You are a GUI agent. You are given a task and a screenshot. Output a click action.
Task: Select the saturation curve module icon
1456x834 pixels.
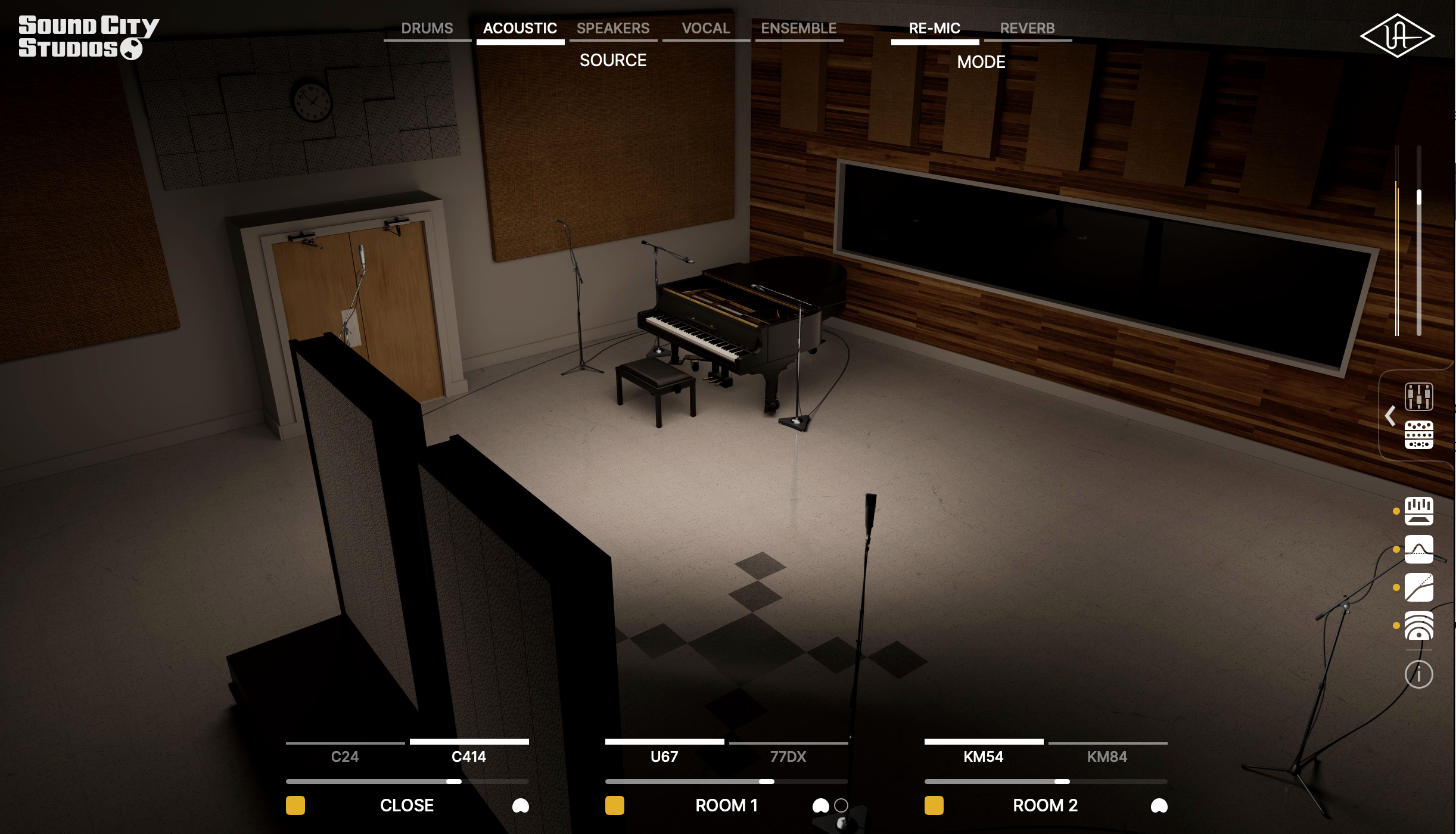tap(1420, 587)
